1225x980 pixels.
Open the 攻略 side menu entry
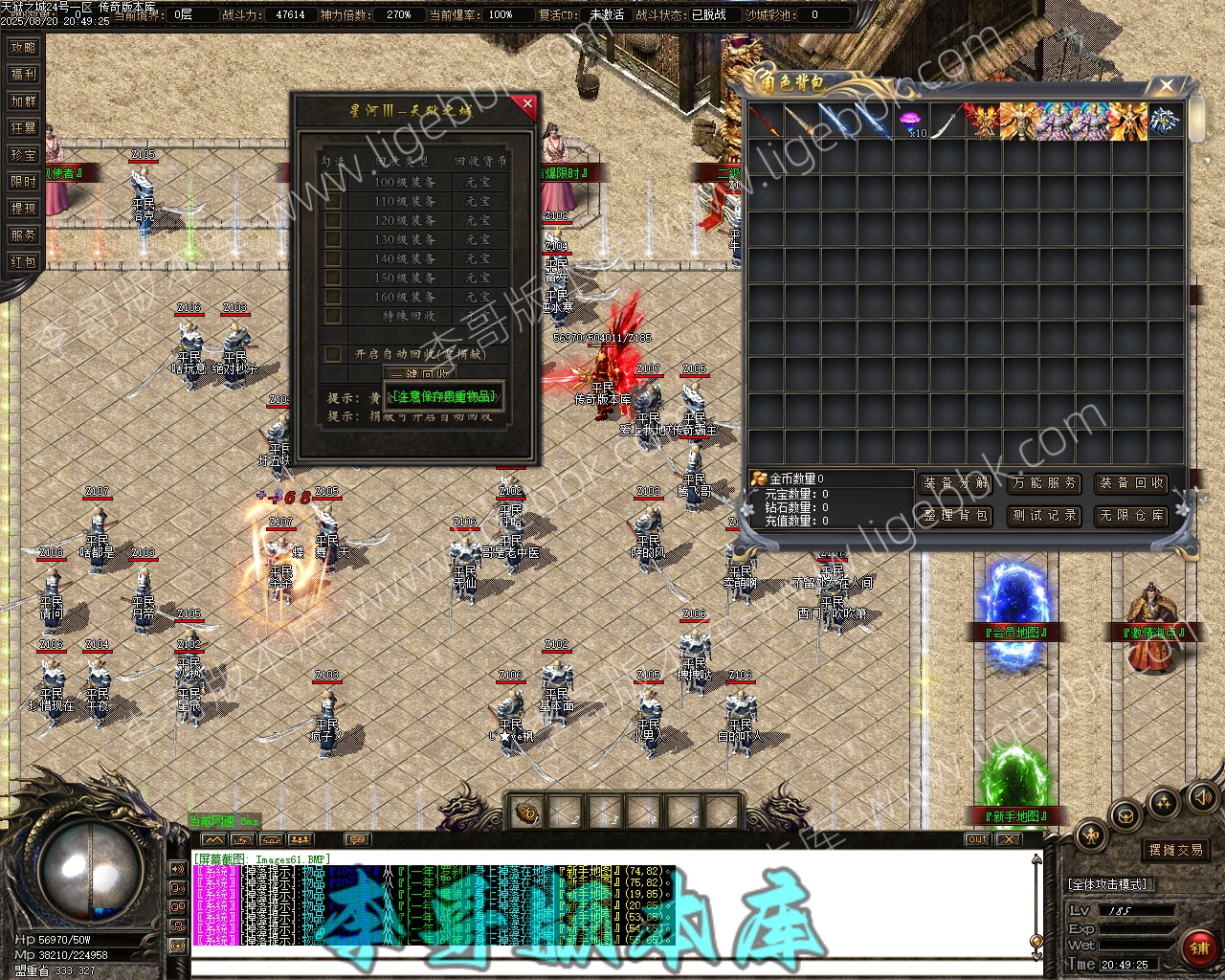(x=23, y=47)
